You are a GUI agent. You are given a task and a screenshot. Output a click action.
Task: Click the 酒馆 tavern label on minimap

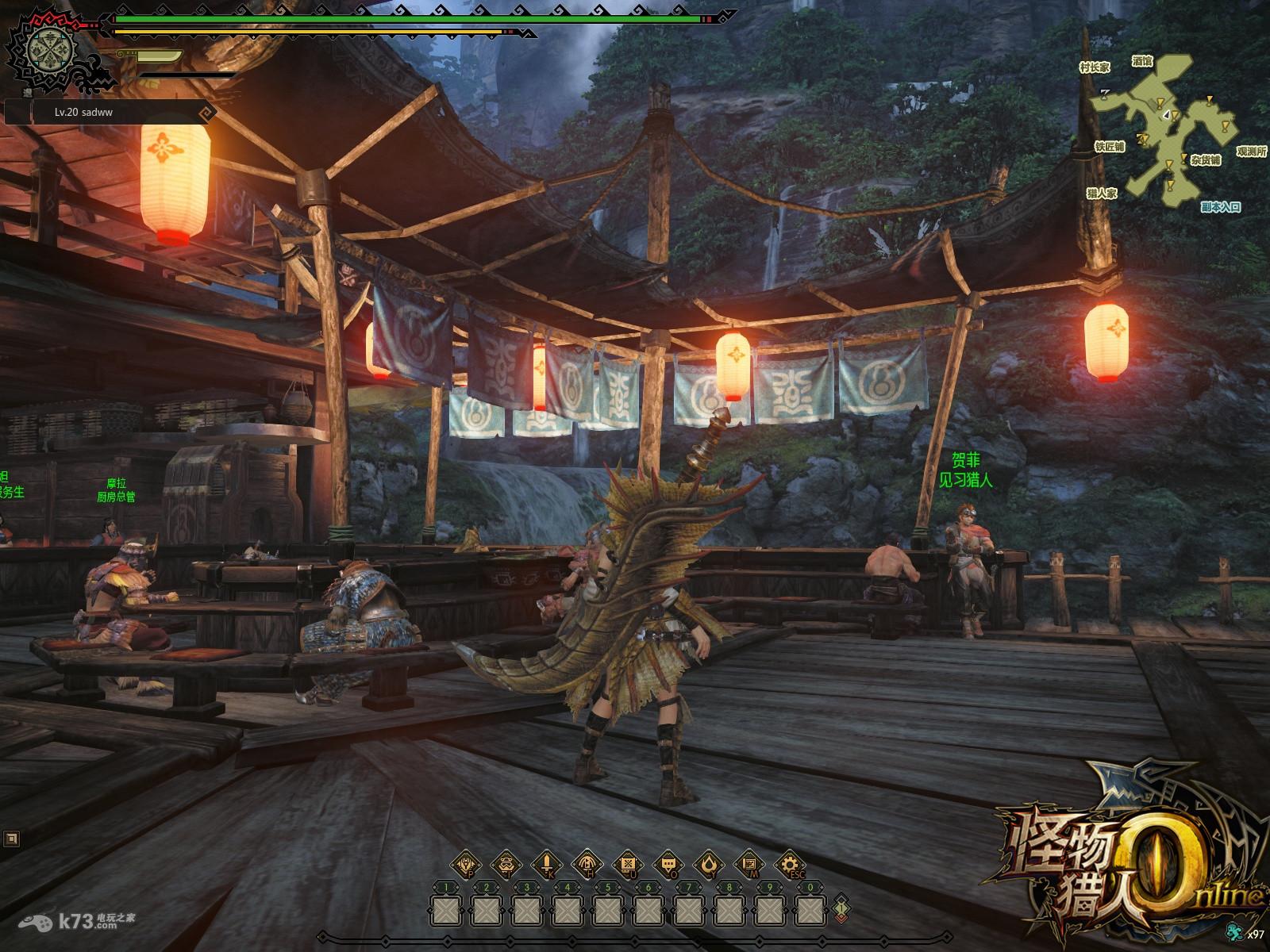click(x=1142, y=61)
